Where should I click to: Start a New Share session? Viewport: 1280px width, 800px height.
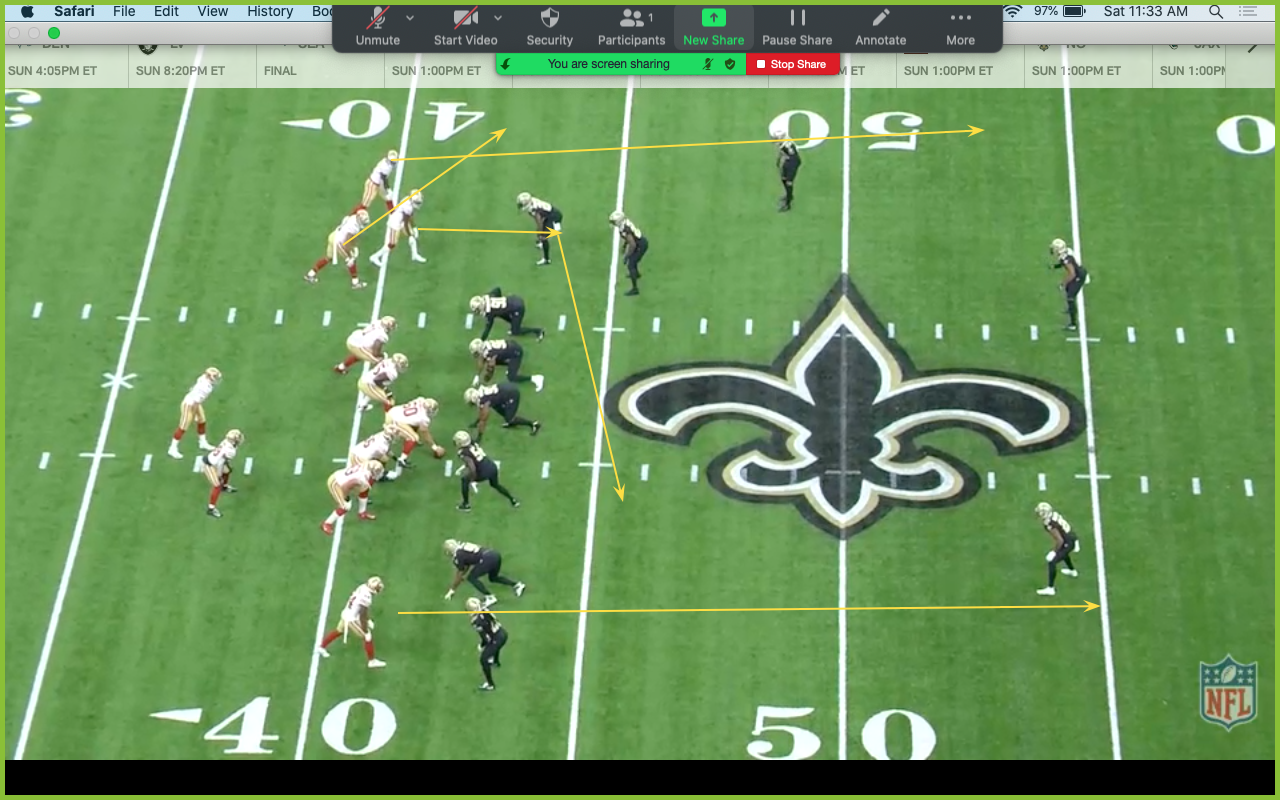[x=713, y=27]
